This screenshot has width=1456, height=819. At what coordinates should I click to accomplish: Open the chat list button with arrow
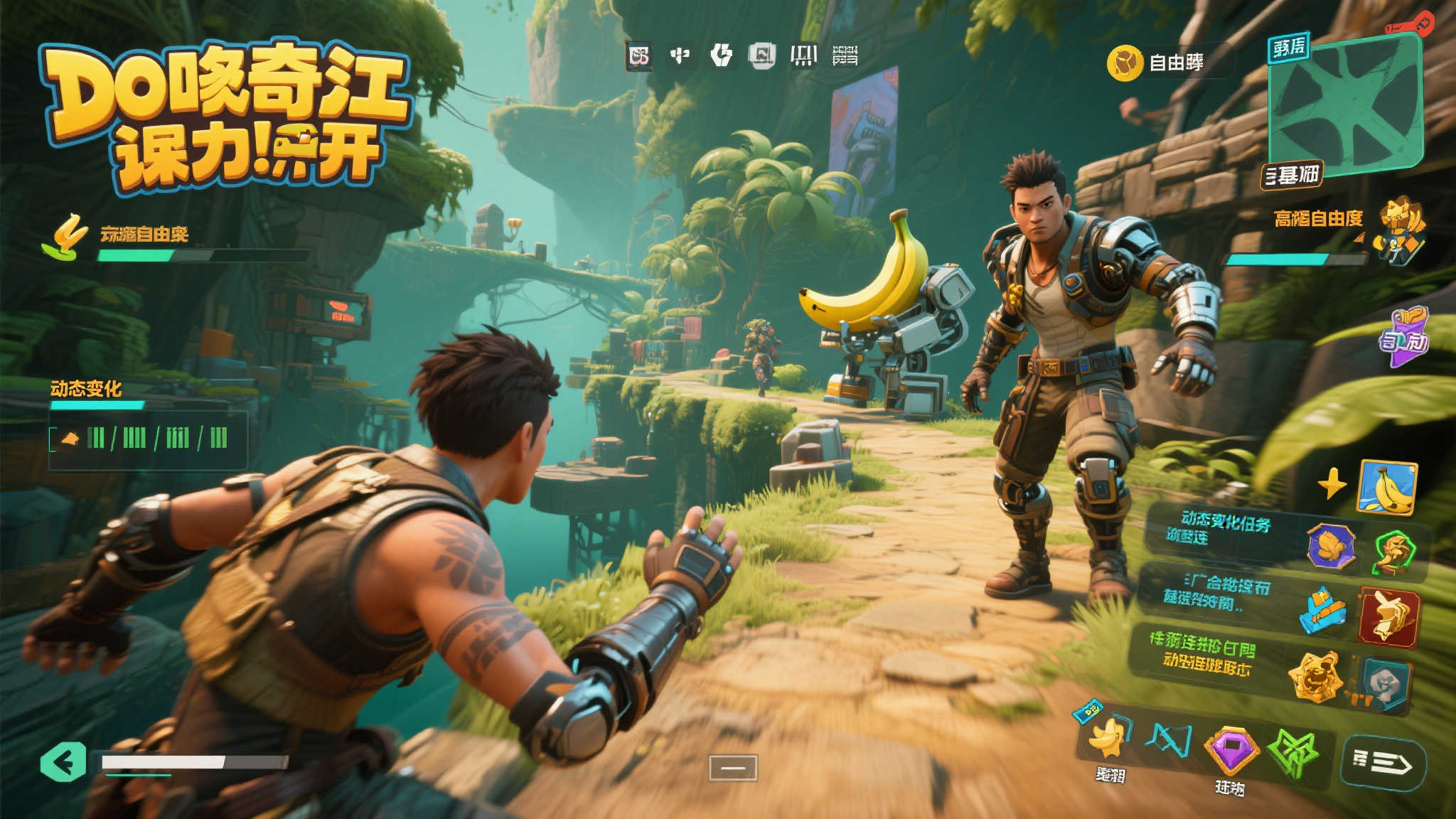click(1383, 762)
